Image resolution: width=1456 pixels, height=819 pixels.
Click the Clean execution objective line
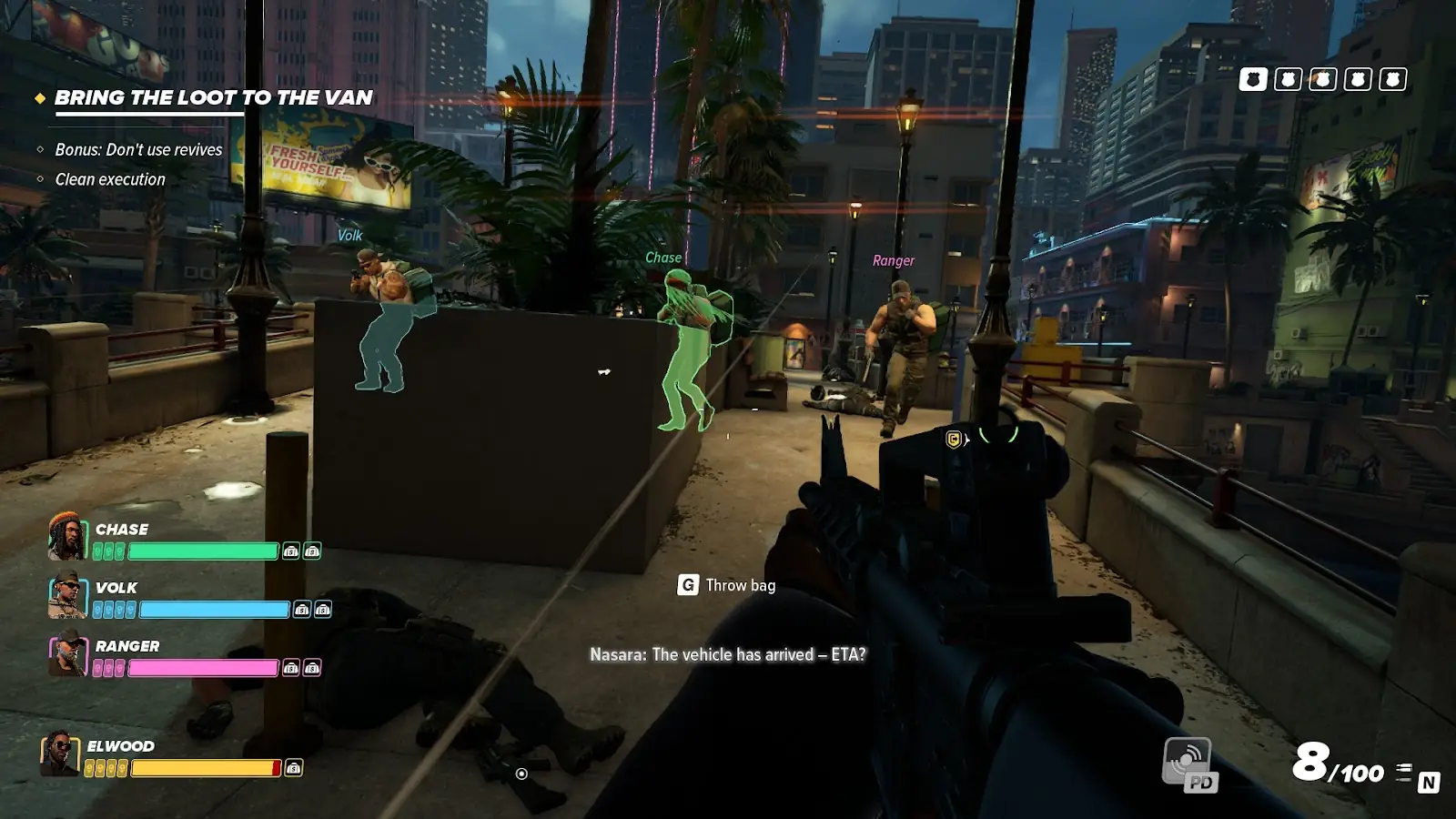(x=110, y=179)
